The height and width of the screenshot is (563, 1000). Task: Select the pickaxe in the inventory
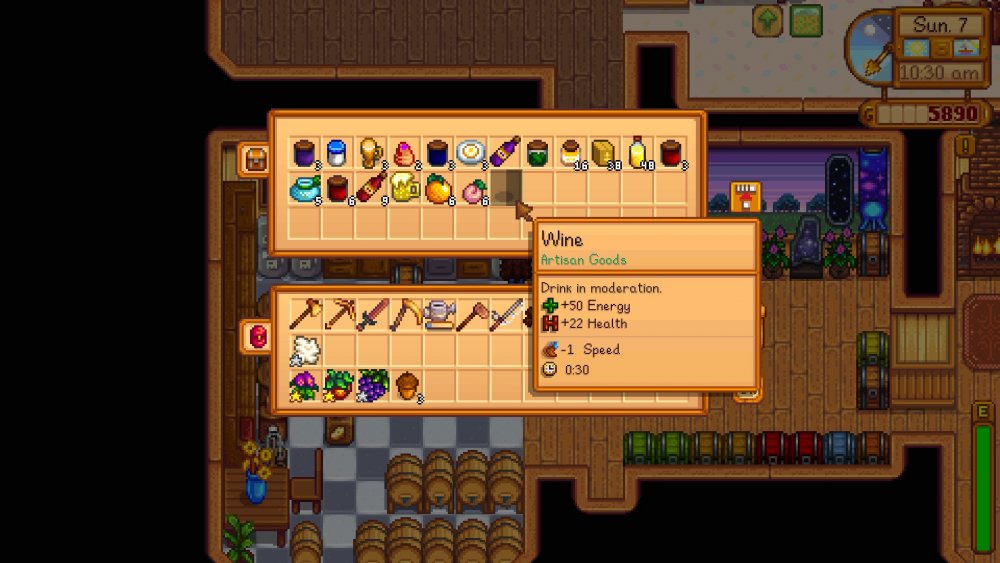click(x=338, y=314)
